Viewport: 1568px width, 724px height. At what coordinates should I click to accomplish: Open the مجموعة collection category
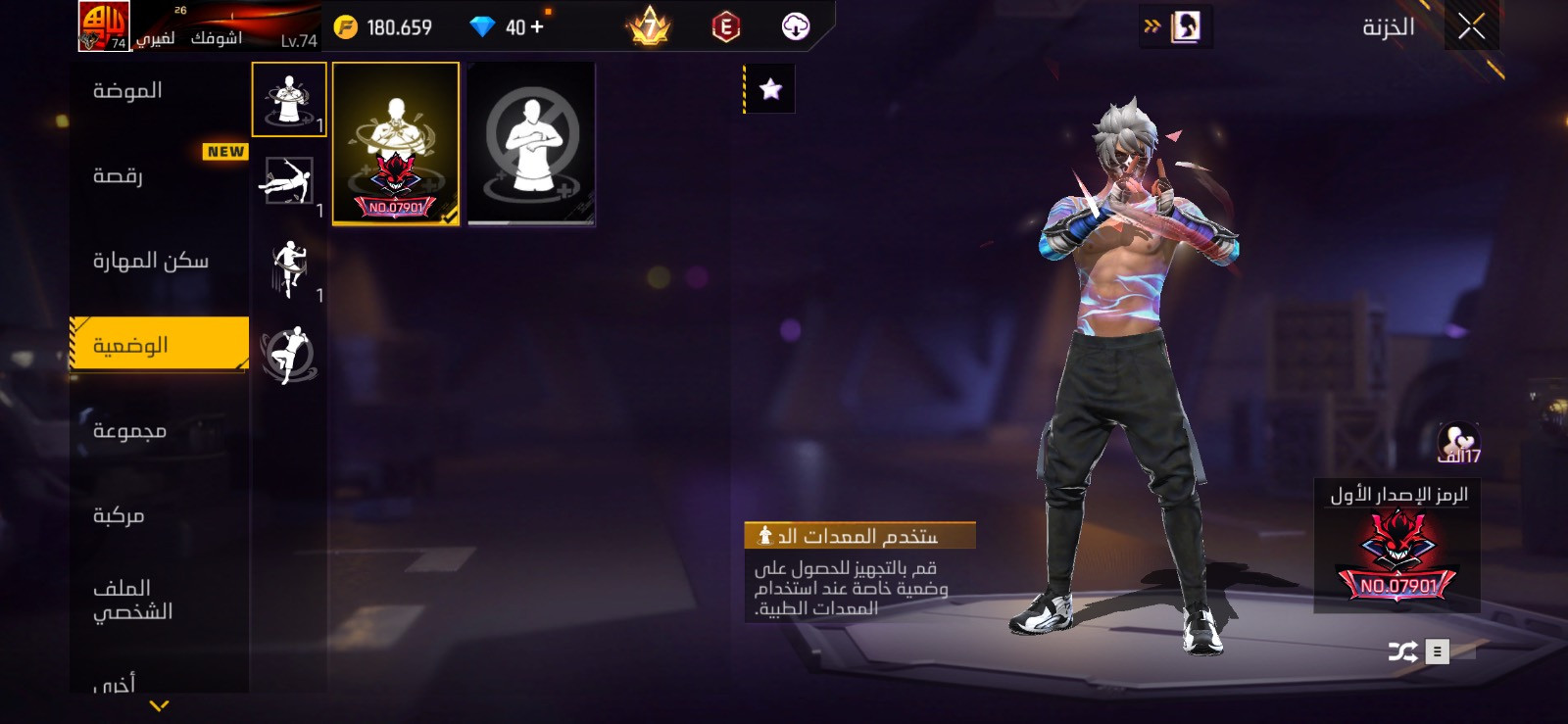tap(129, 431)
